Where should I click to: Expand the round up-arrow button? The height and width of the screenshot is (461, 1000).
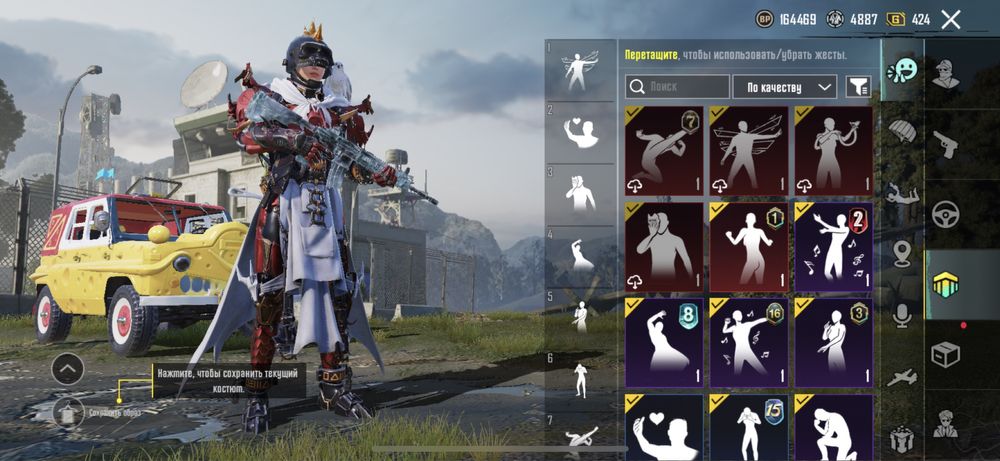click(67, 369)
